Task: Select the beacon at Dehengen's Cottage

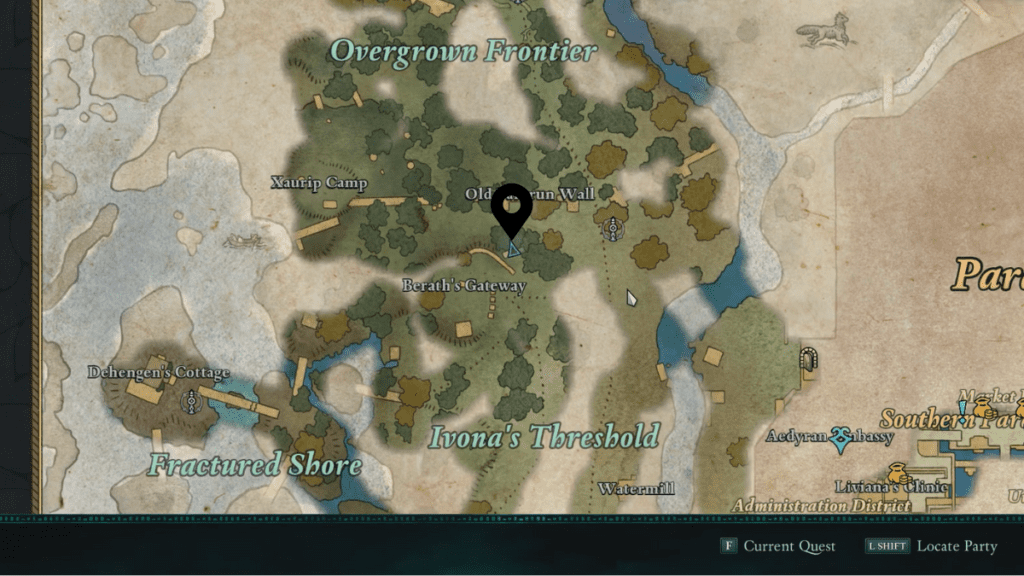Action: pyautogui.click(x=190, y=402)
